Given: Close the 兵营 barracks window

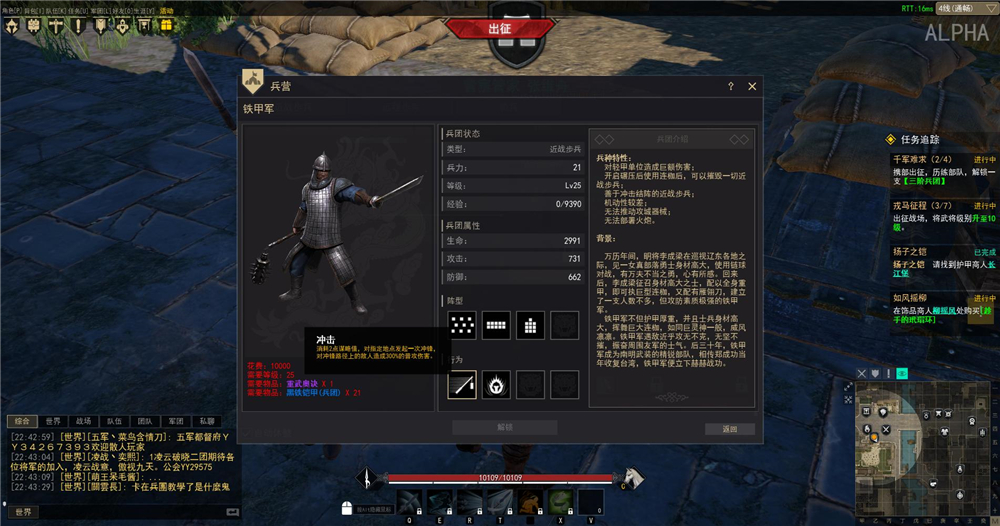Looking at the screenshot, I should [752, 87].
